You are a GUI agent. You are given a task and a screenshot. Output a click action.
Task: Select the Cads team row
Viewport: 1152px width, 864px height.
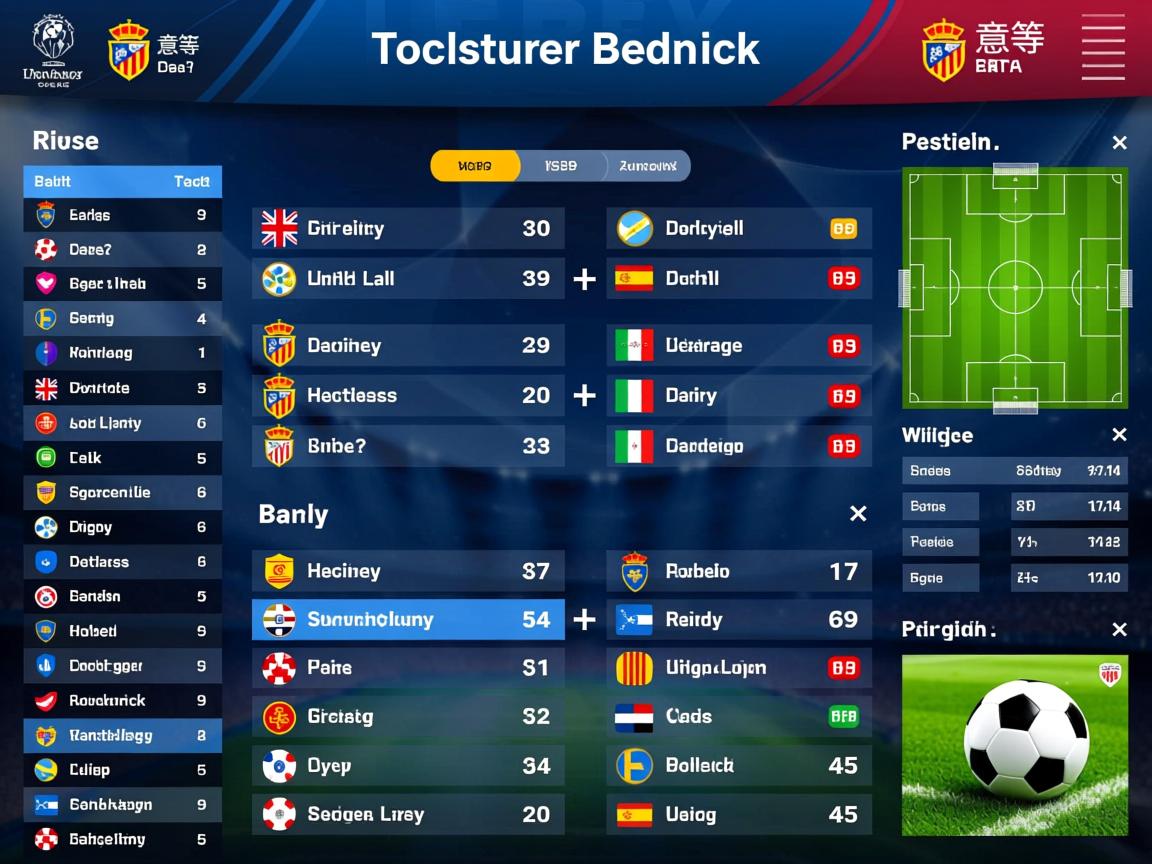(739, 716)
